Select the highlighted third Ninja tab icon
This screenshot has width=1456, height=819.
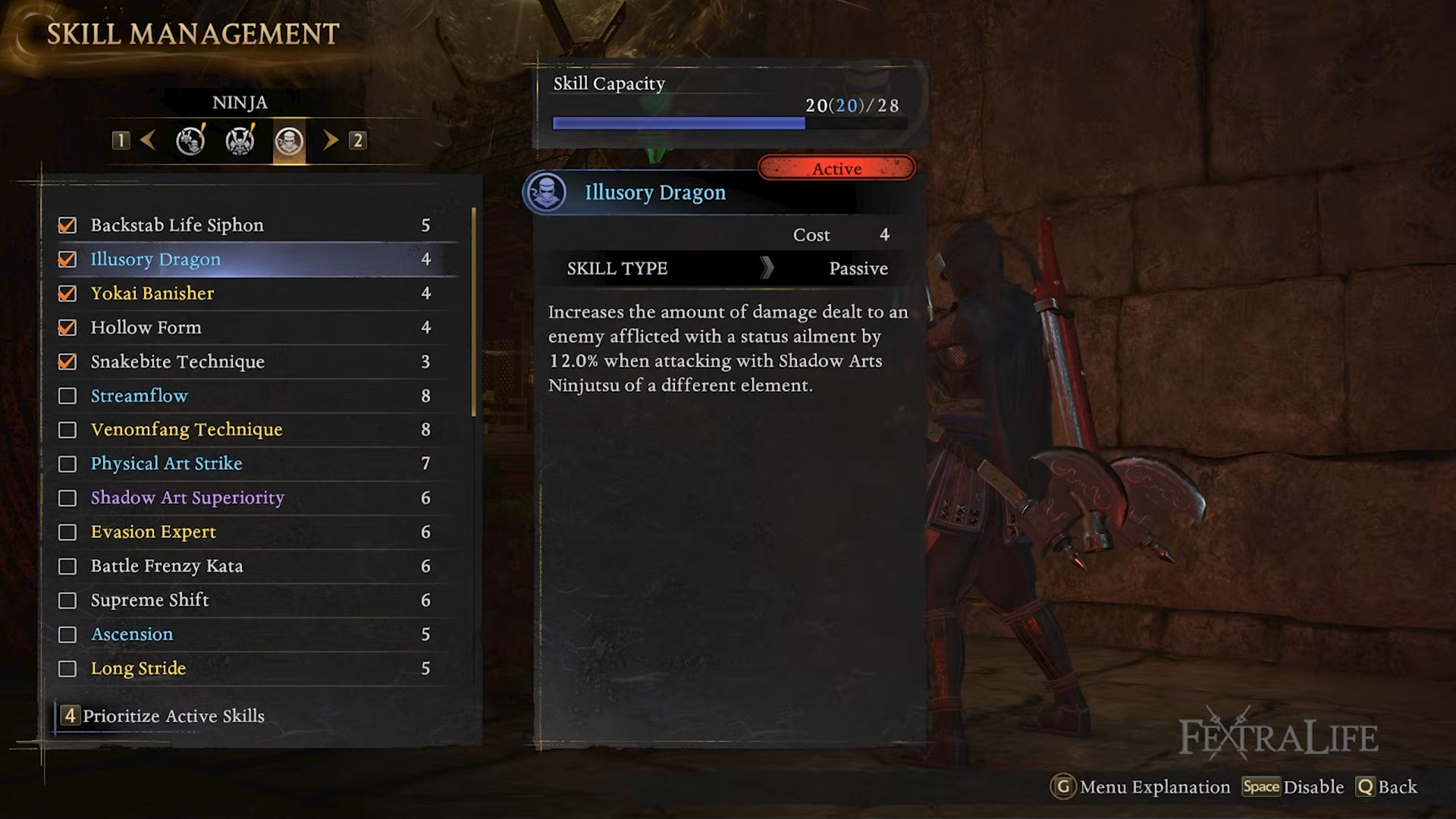289,141
